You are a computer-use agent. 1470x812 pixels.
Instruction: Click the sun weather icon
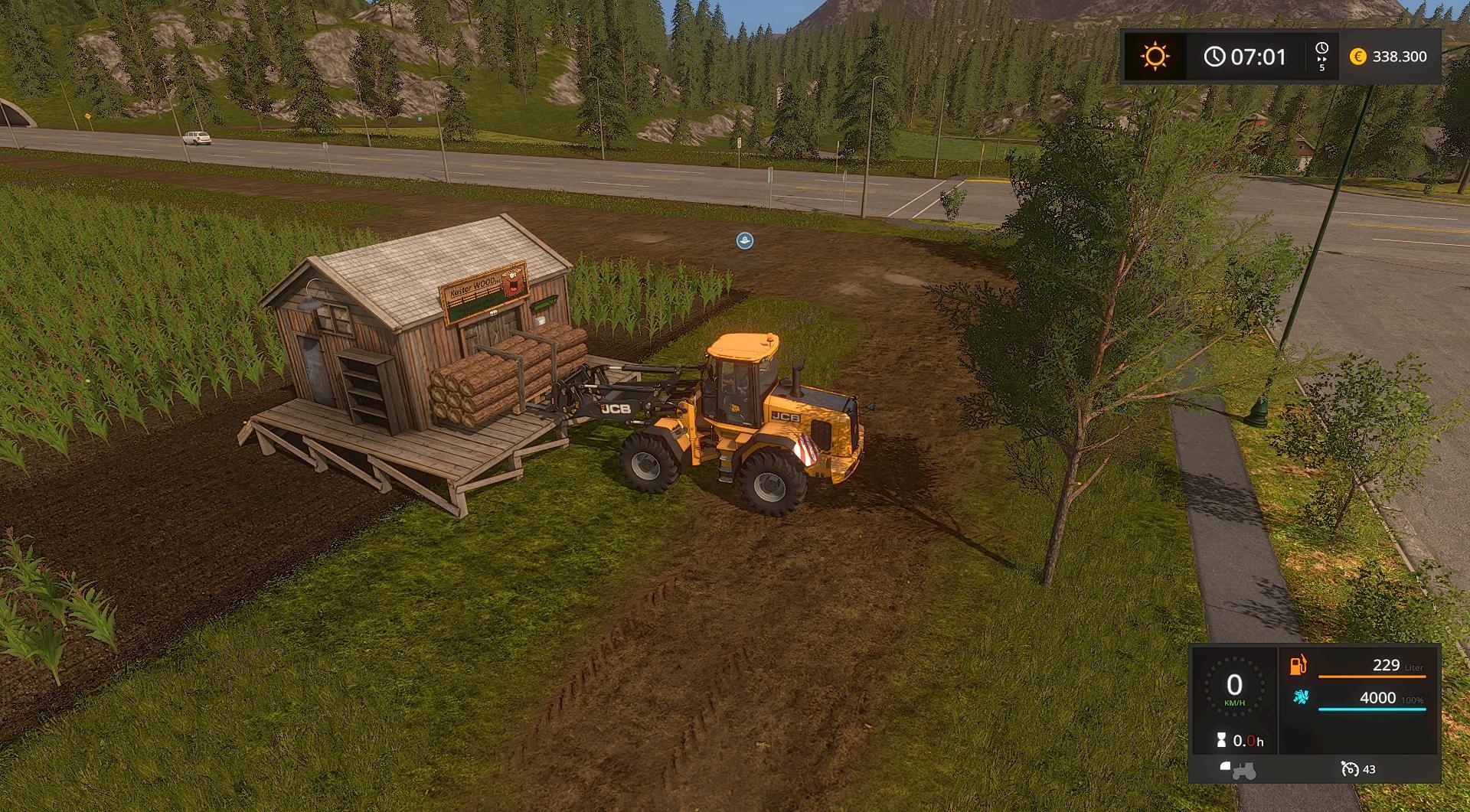[1155, 57]
